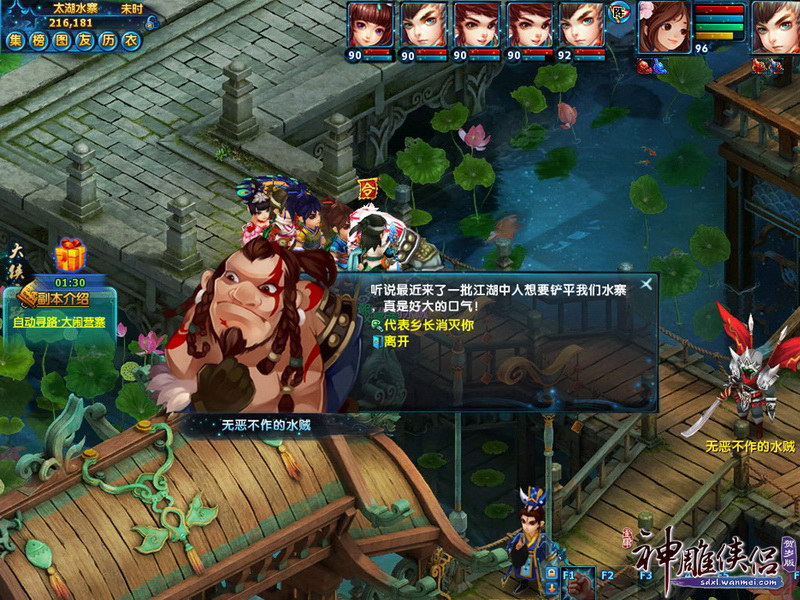Open the 历 calendar button
The width and height of the screenshot is (800, 600).
(x=108, y=40)
